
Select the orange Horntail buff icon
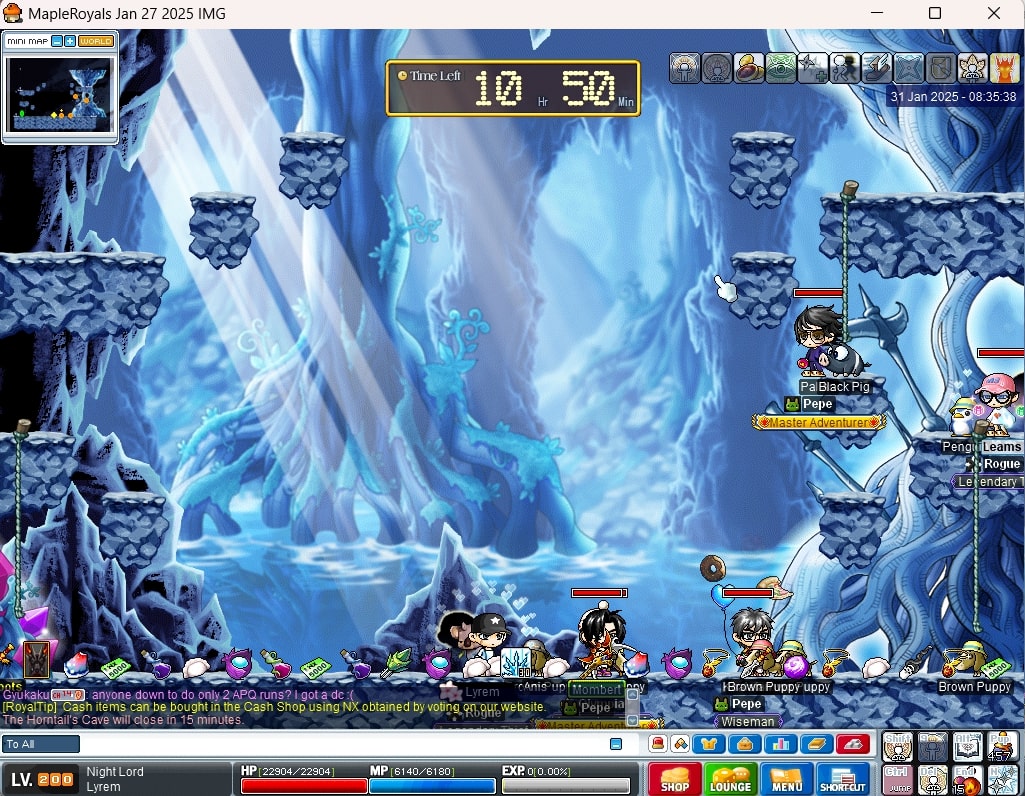[1004, 68]
